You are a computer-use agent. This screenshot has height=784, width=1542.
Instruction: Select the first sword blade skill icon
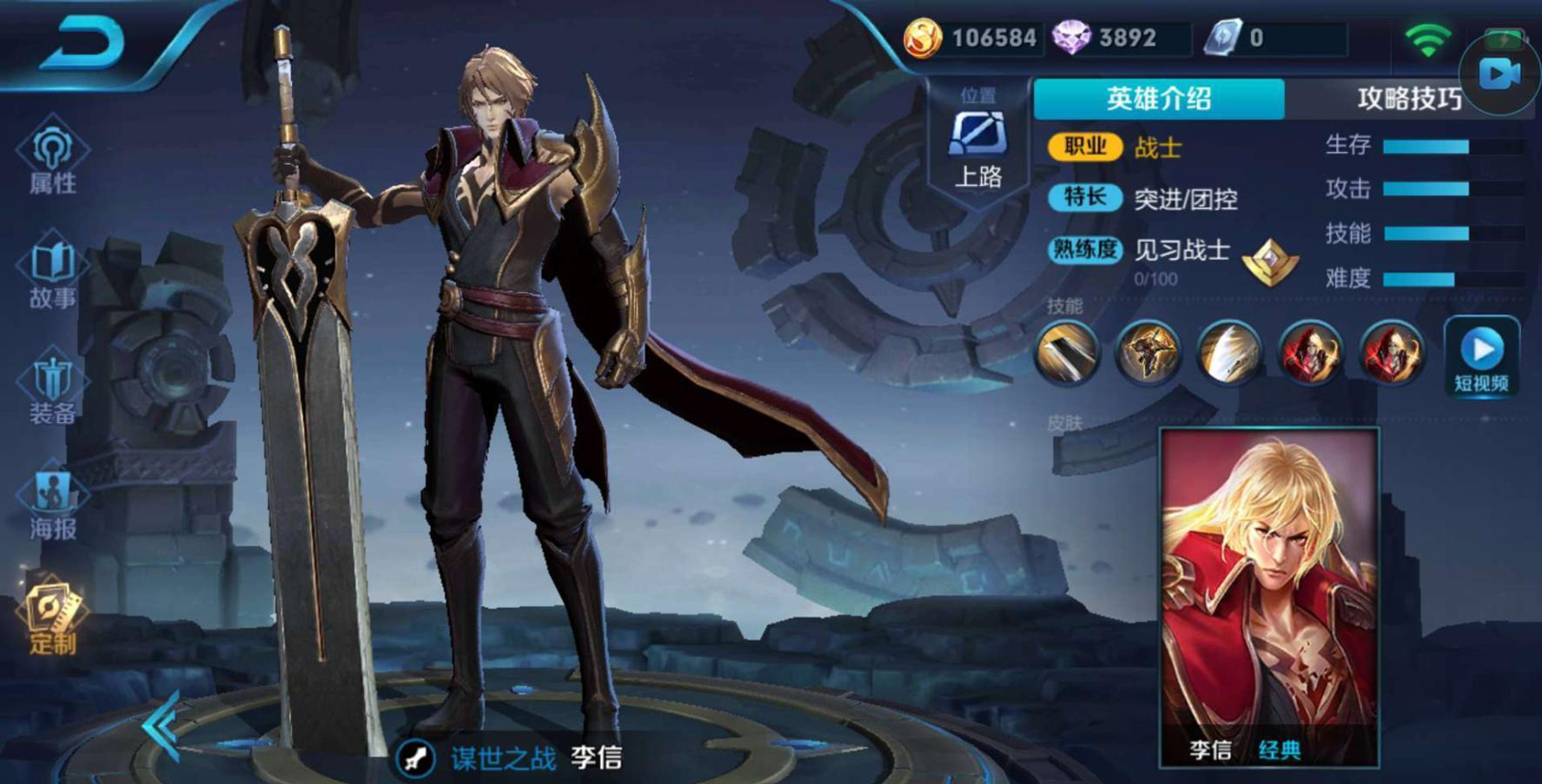coord(1067,353)
